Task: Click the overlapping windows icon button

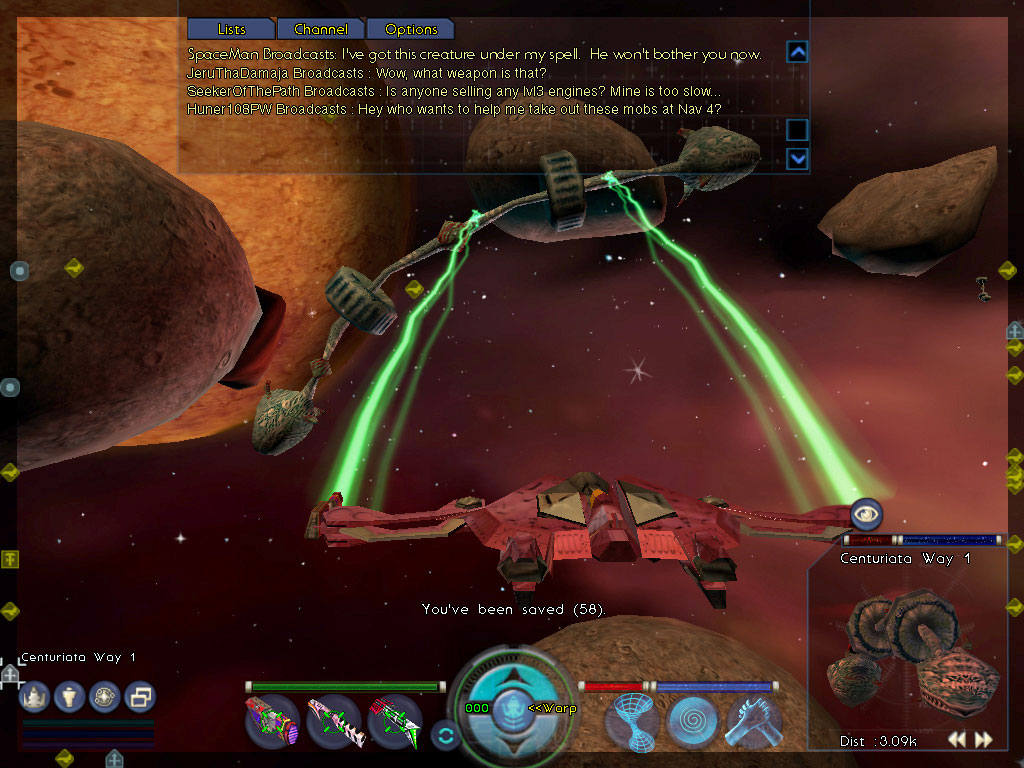Action: 139,696
